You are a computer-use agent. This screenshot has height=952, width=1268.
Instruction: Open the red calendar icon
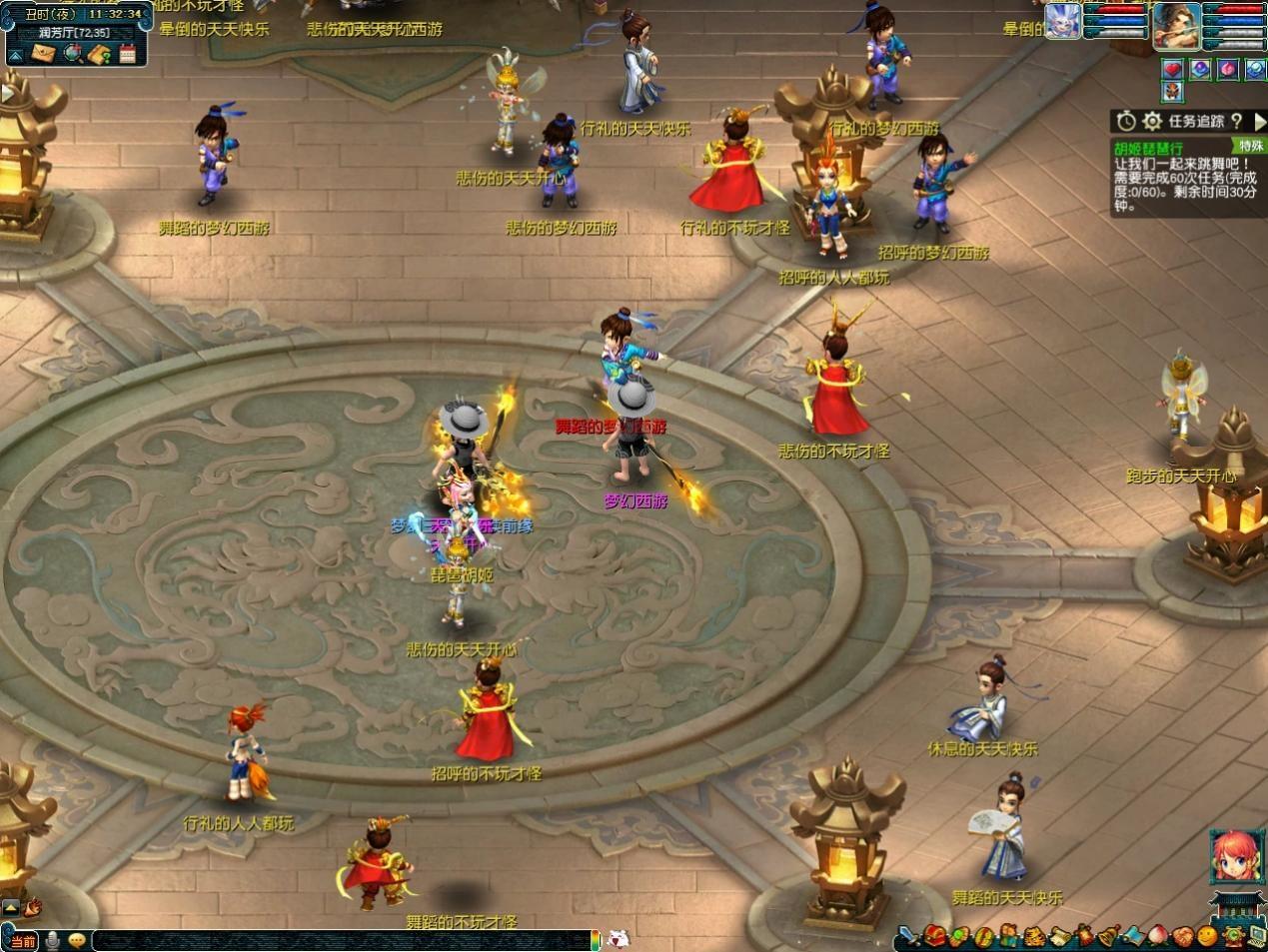(127, 54)
